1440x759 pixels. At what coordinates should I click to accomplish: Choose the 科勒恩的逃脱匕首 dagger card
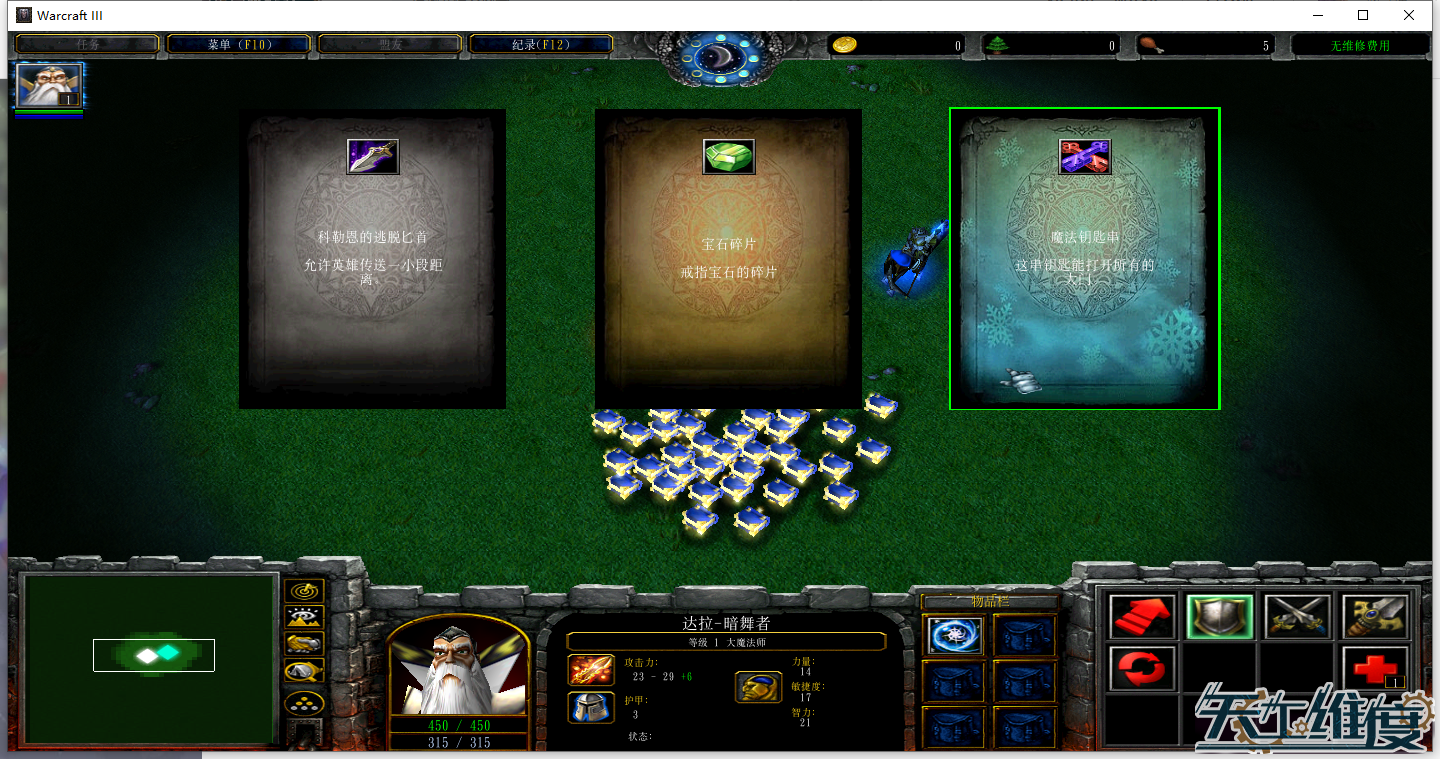tap(372, 259)
